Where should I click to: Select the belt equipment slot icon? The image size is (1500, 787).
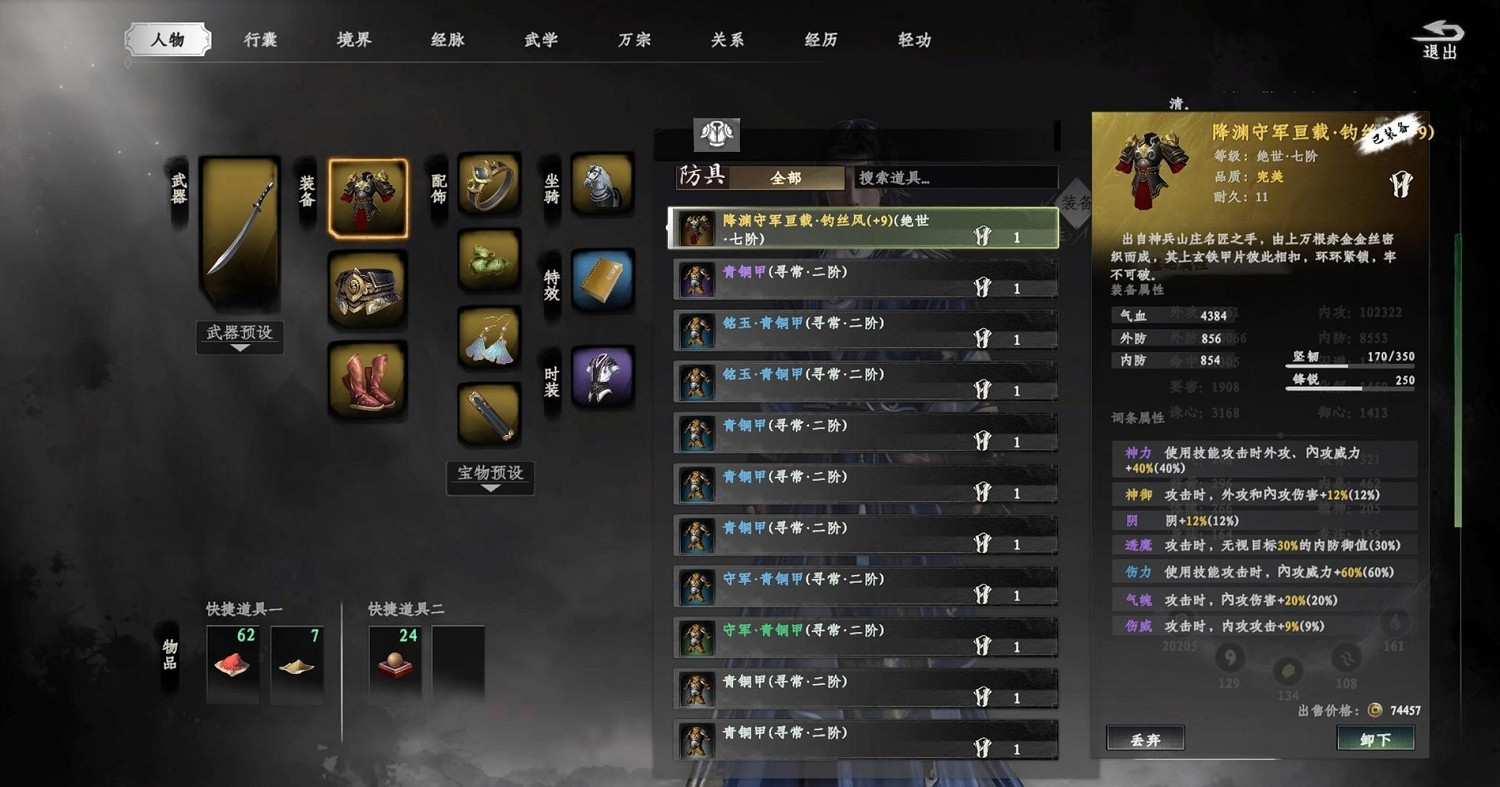click(367, 290)
